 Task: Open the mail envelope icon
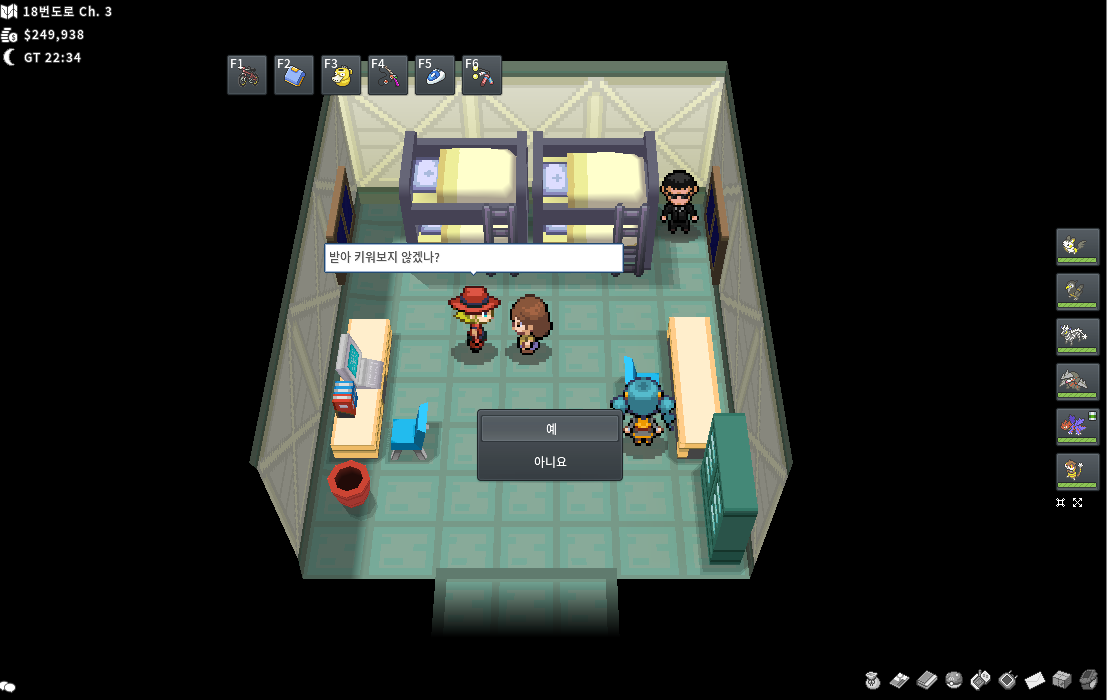pos(1035,680)
